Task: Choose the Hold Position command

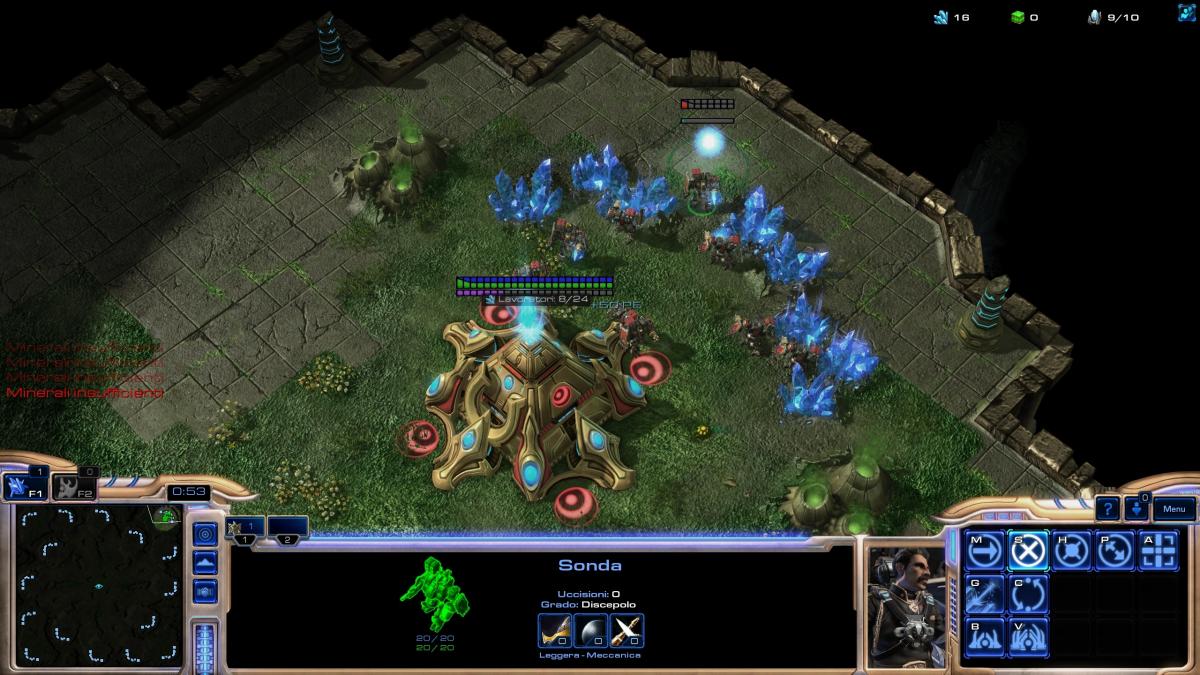Action: pos(1072,551)
